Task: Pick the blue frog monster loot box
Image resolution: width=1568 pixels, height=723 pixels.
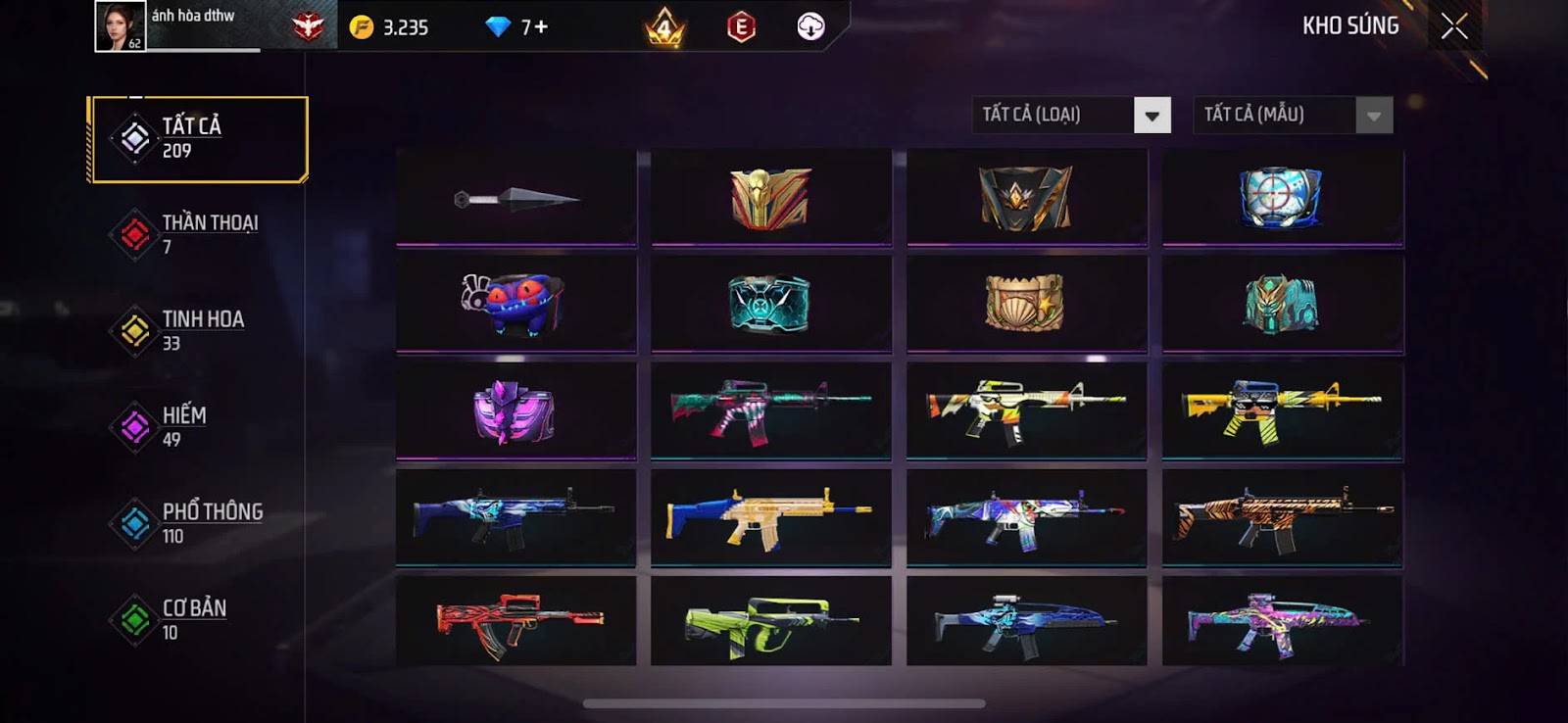Action: coord(516,304)
